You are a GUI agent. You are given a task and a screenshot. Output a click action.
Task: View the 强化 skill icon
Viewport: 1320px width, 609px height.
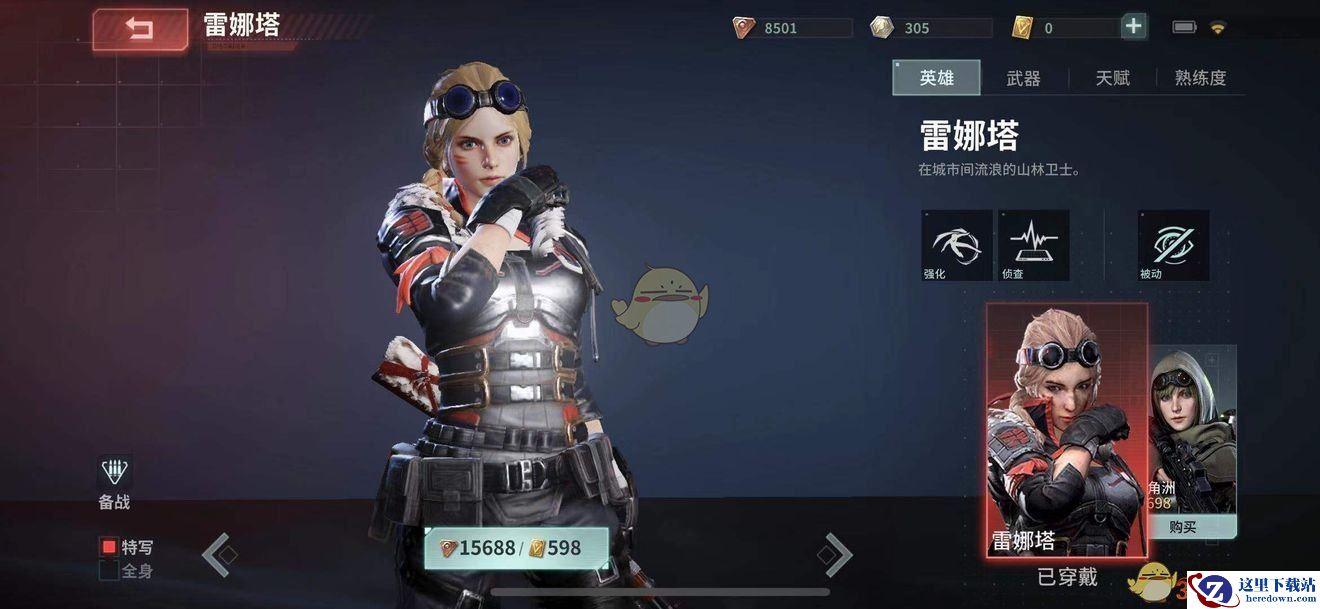956,244
